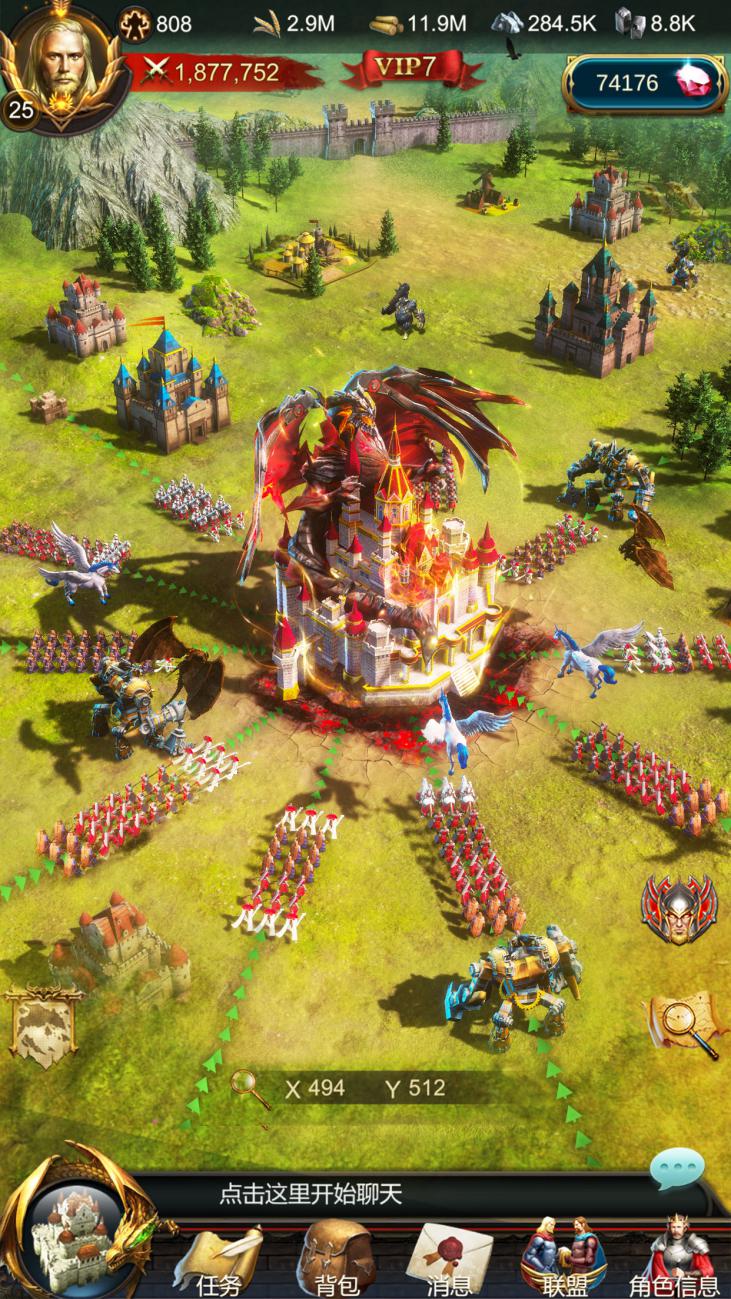Tap the food resource counter 808
Viewport: 731px width, 1299px height.
pos(157,23)
